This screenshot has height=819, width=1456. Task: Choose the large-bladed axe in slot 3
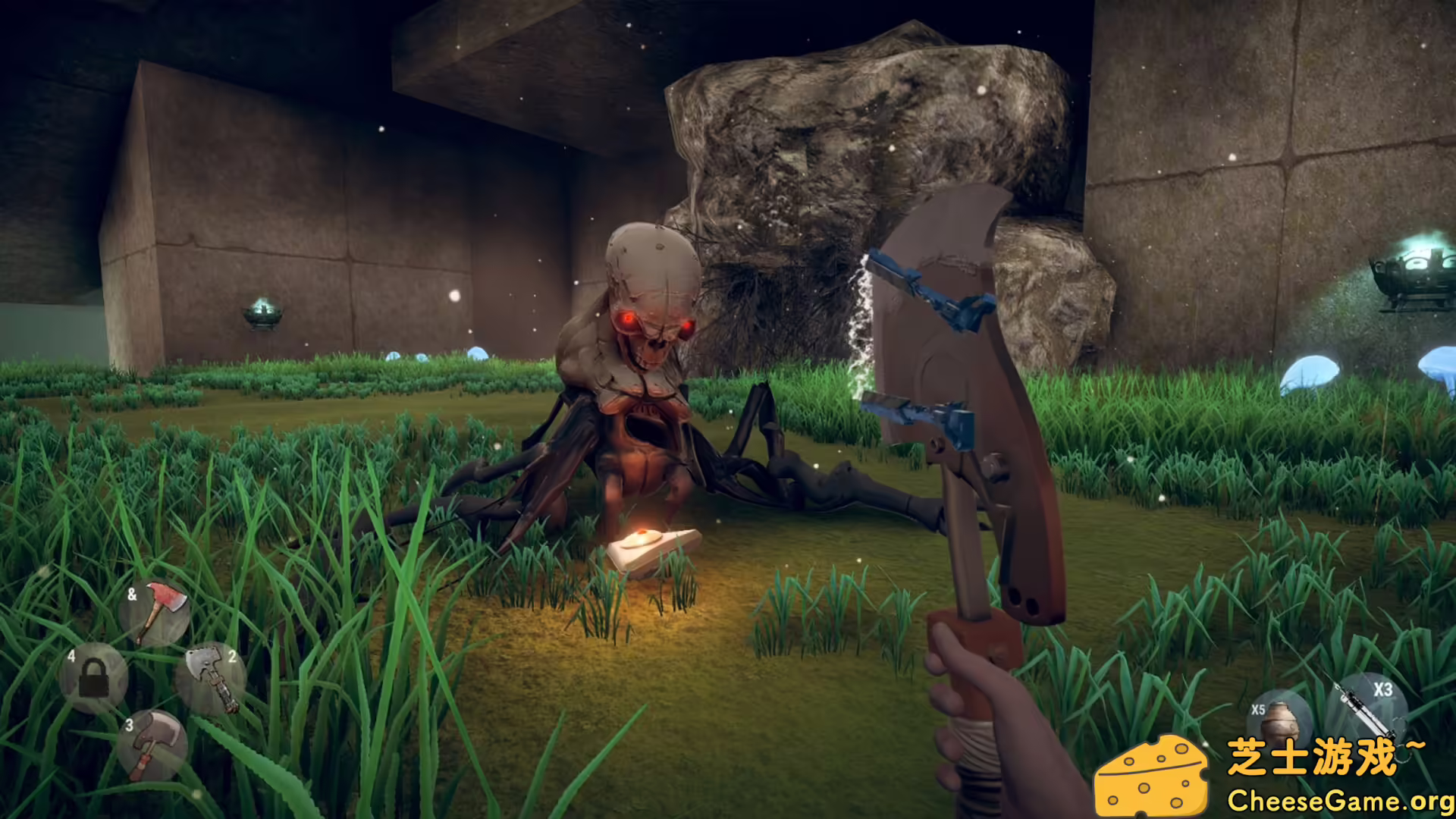(153, 745)
